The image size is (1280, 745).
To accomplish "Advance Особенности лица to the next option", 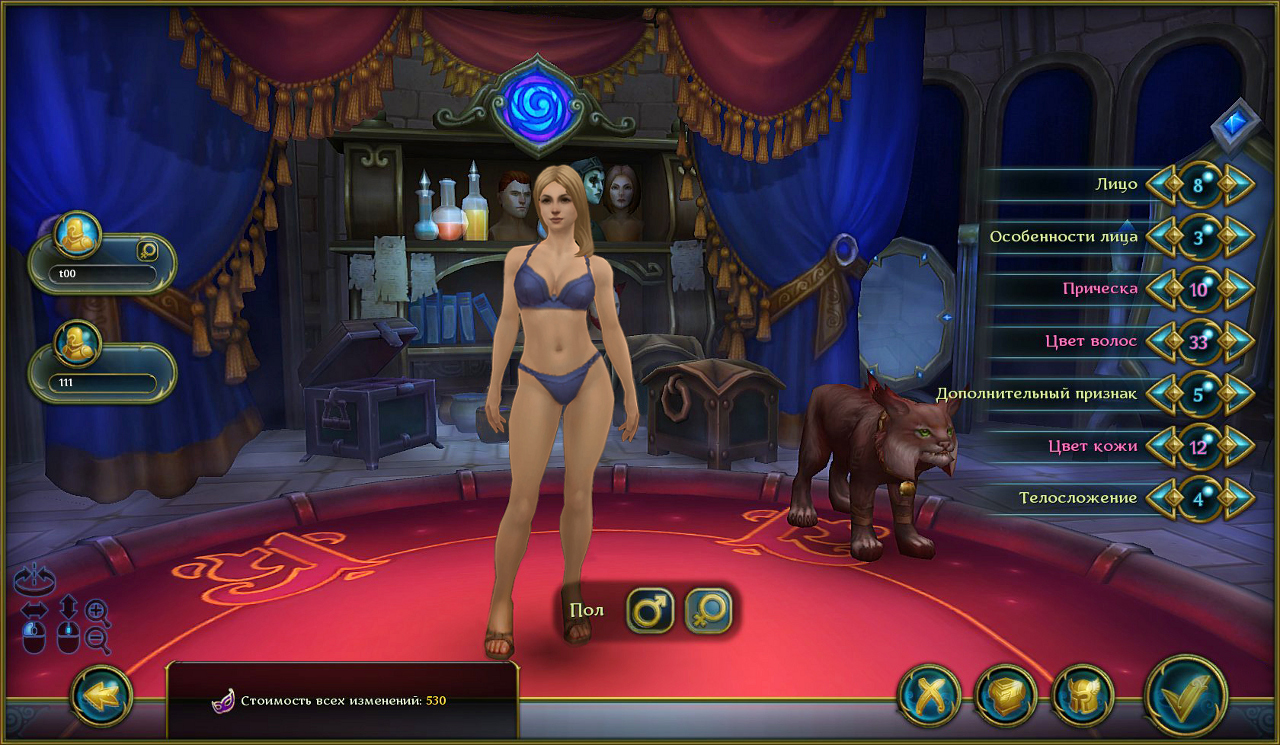I will coord(1238,237).
